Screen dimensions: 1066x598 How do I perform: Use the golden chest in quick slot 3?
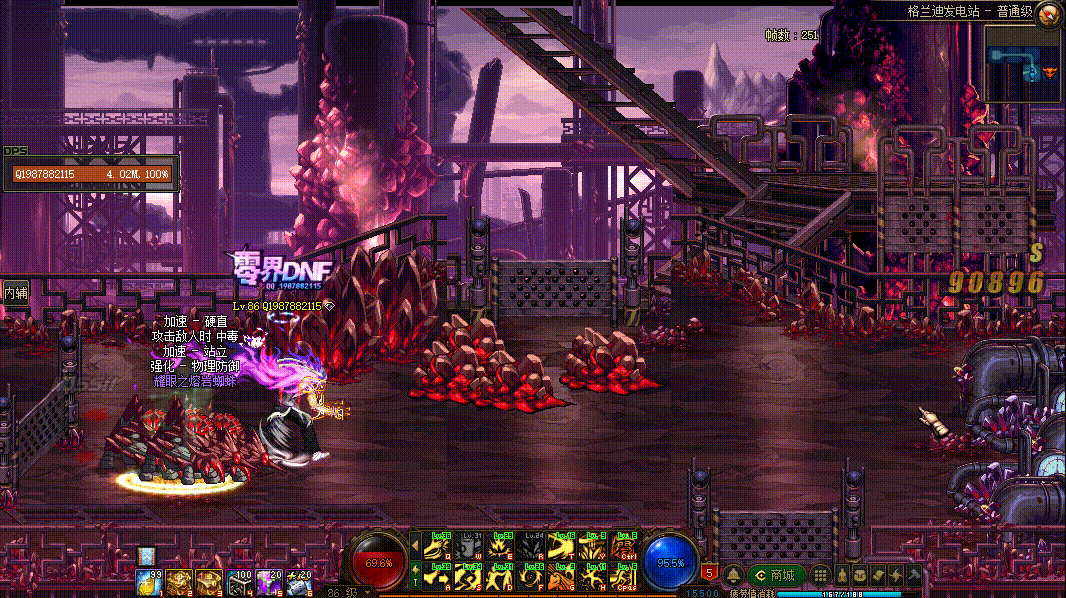click(x=209, y=580)
